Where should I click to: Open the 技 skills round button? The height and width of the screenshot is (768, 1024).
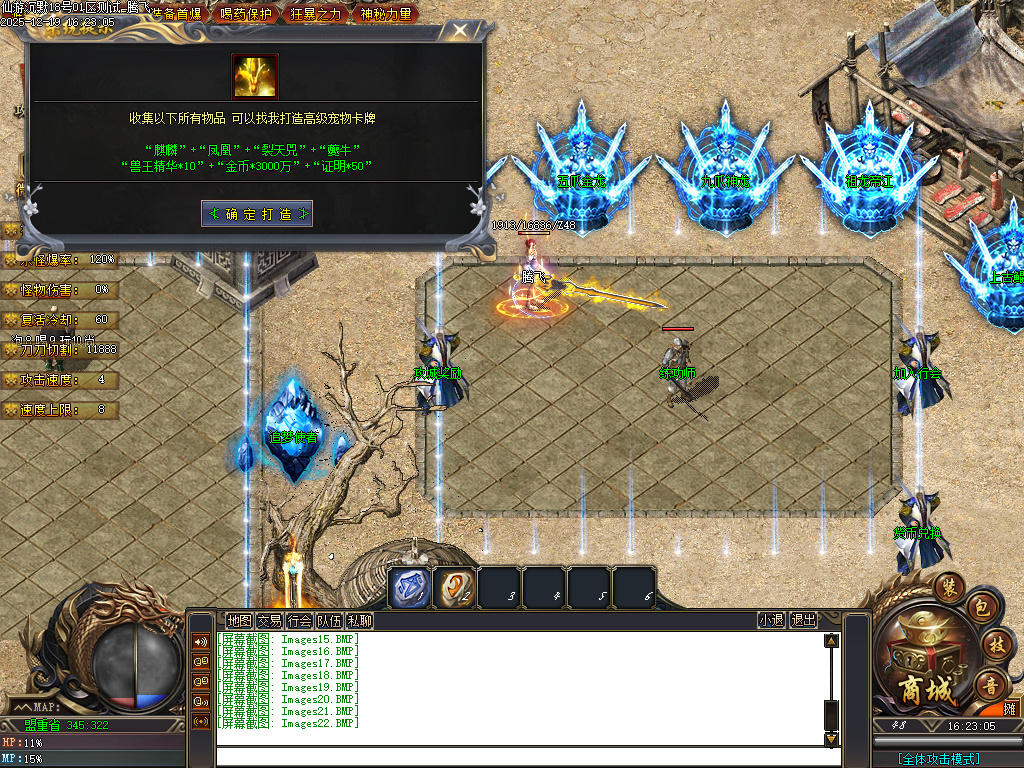click(995, 643)
